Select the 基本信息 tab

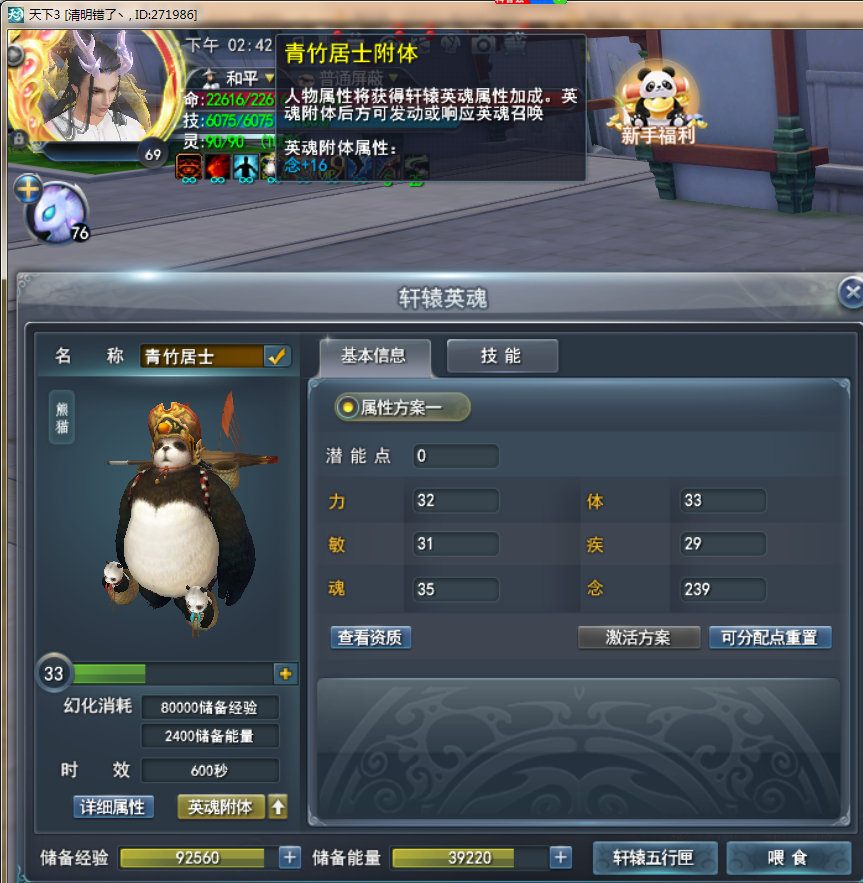375,356
